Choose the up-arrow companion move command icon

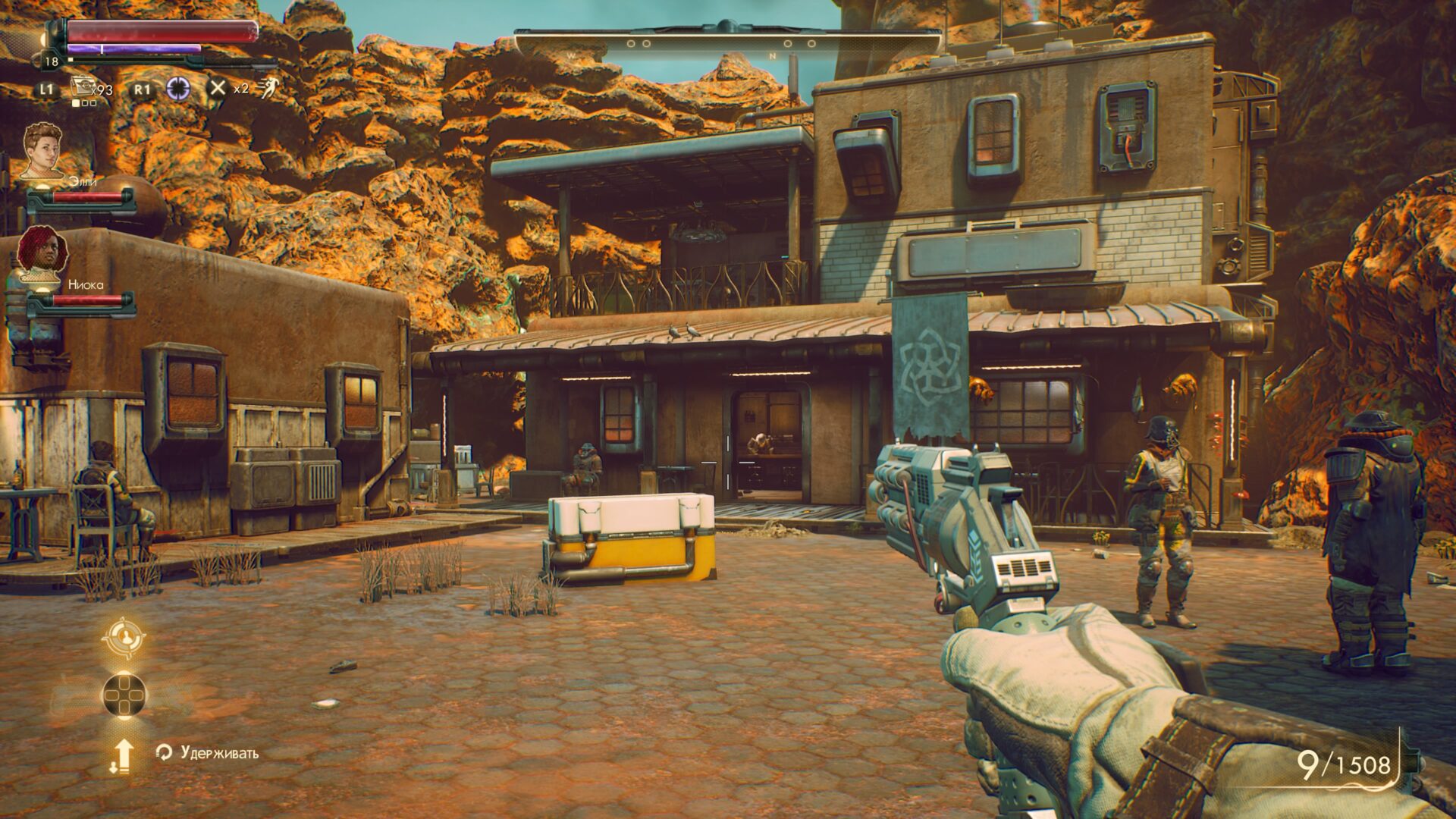[123, 755]
